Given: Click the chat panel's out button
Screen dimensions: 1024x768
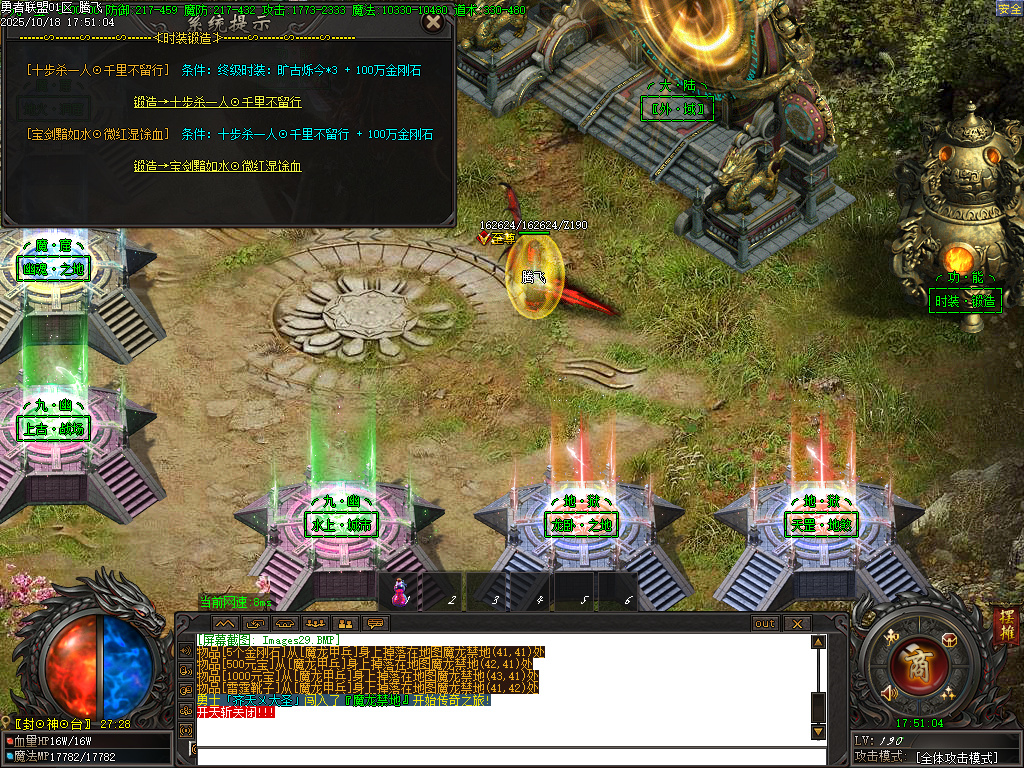Looking at the screenshot, I should tap(765, 623).
